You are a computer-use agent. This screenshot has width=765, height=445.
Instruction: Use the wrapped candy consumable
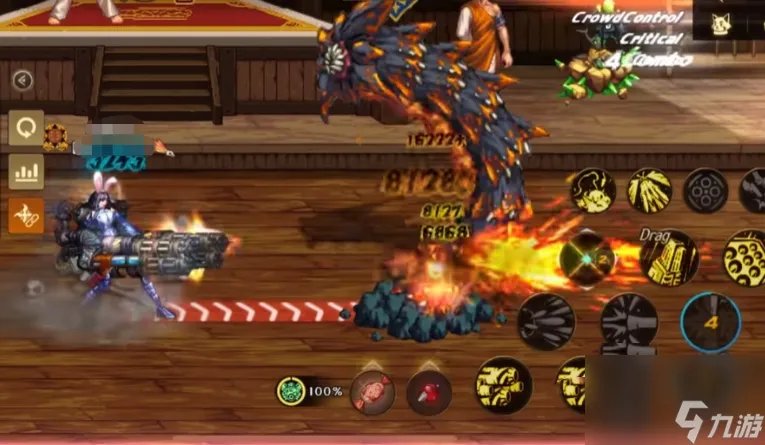(x=372, y=390)
